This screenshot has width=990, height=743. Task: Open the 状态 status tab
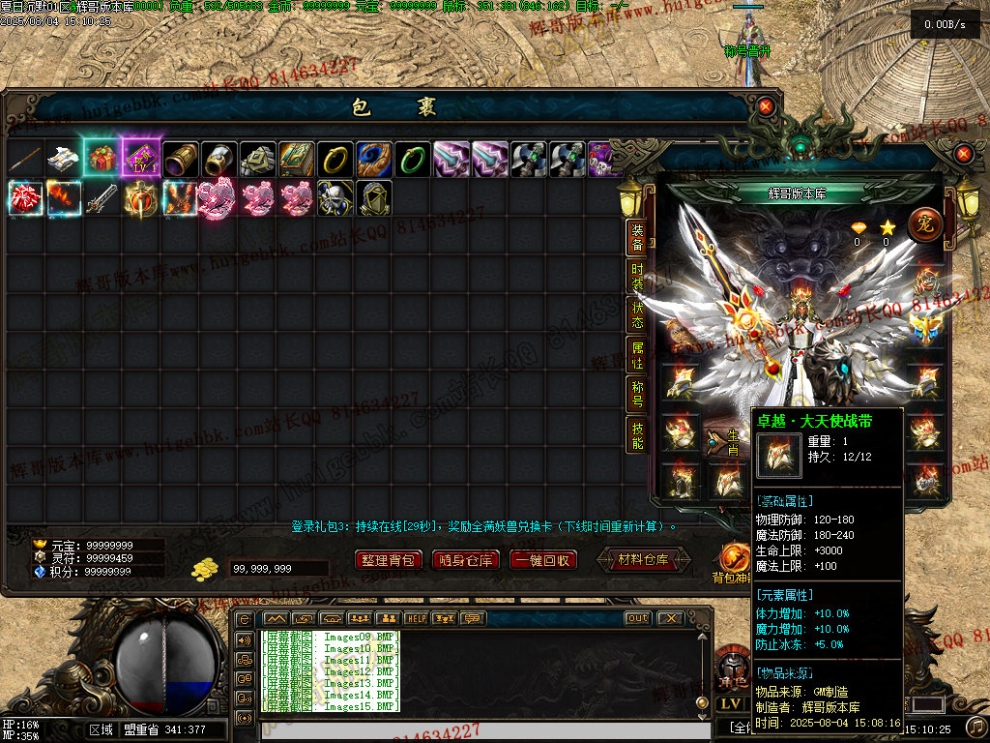(637, 316)
